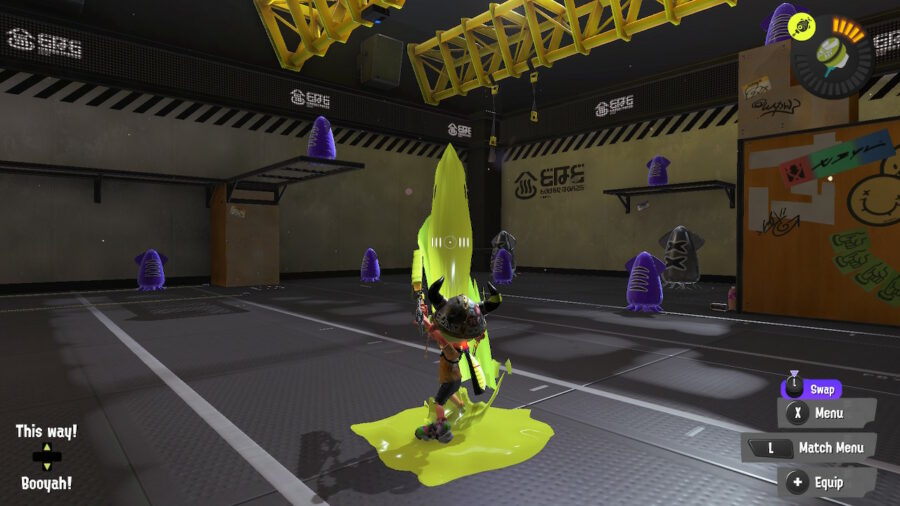Send the "This way!" signal
900x506 pixels.
pos(46,432)
